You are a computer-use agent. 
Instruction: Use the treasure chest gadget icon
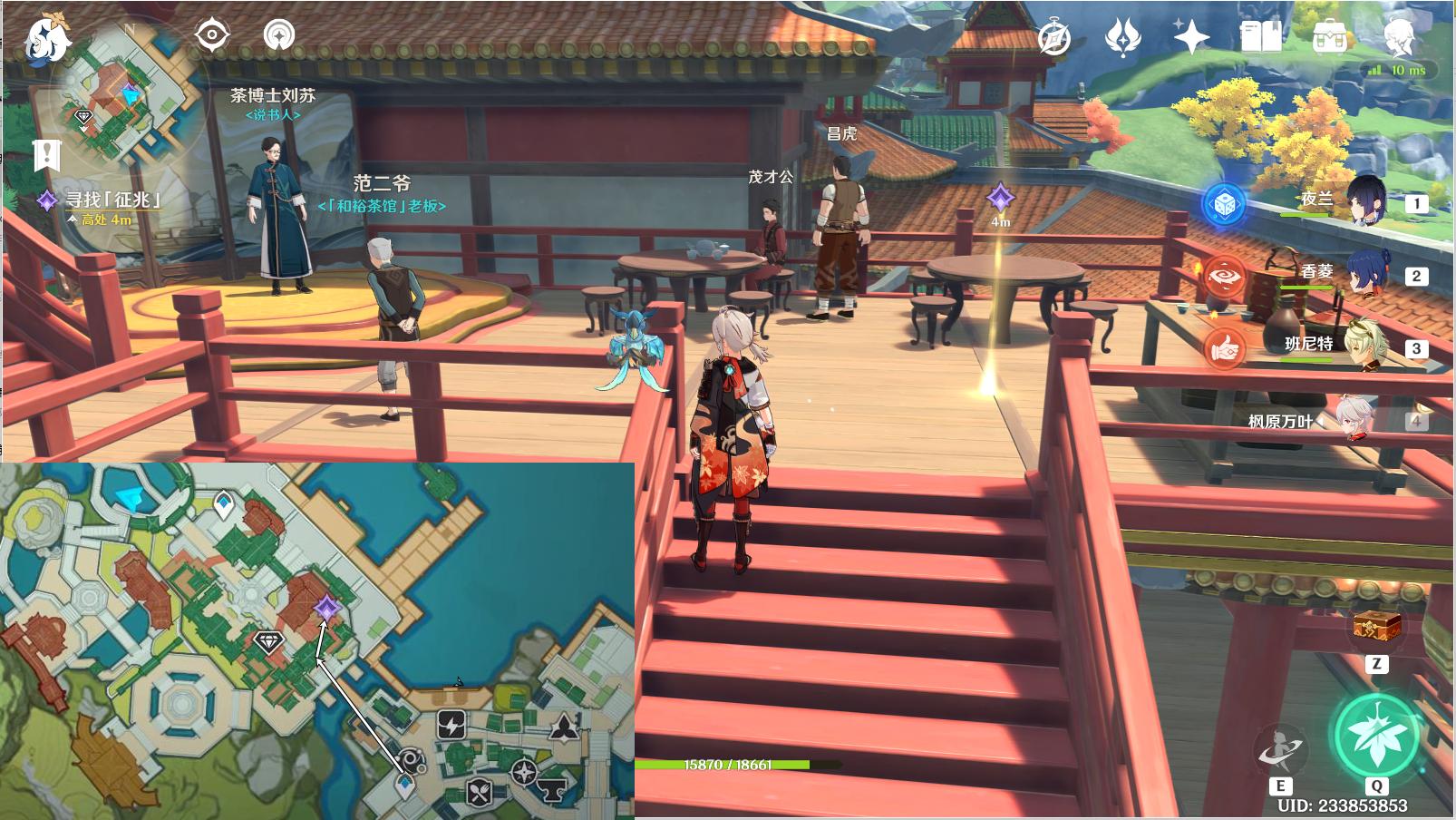pyautogui.click(x=1377, y=626)
